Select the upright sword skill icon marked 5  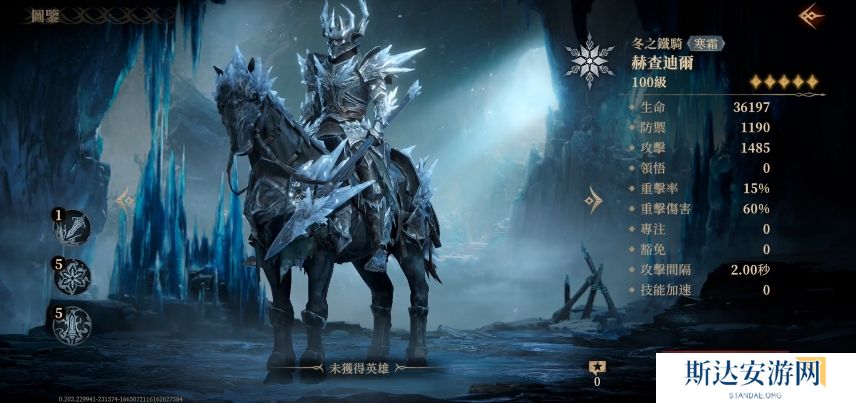click(73, 324)
